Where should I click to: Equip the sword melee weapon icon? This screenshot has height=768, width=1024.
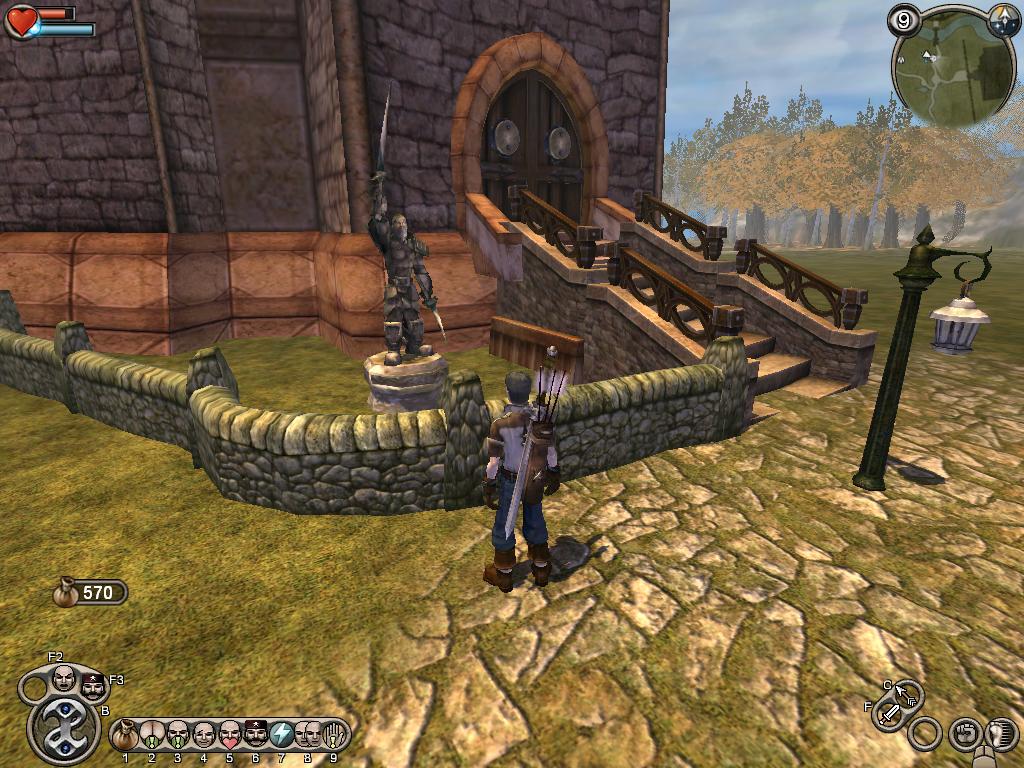(x=889, y=714)
